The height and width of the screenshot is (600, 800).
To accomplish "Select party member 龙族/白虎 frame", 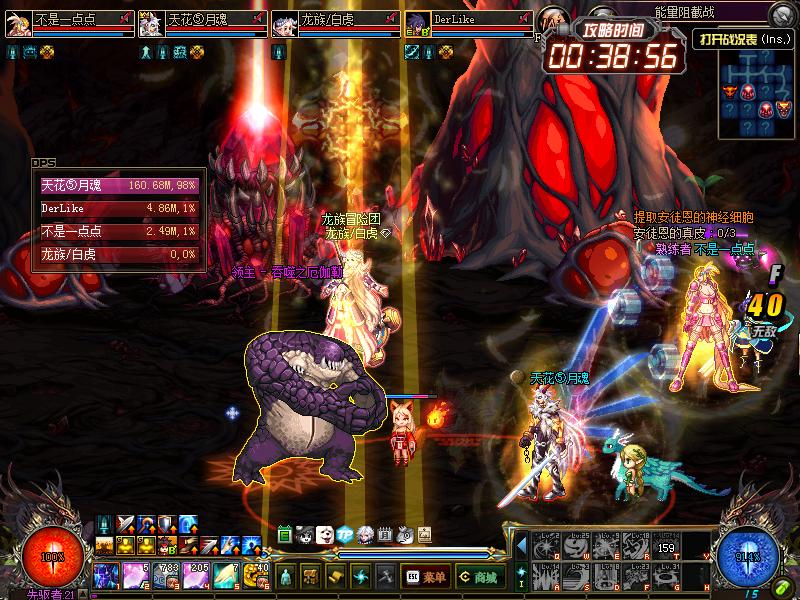I will (335, 23).
